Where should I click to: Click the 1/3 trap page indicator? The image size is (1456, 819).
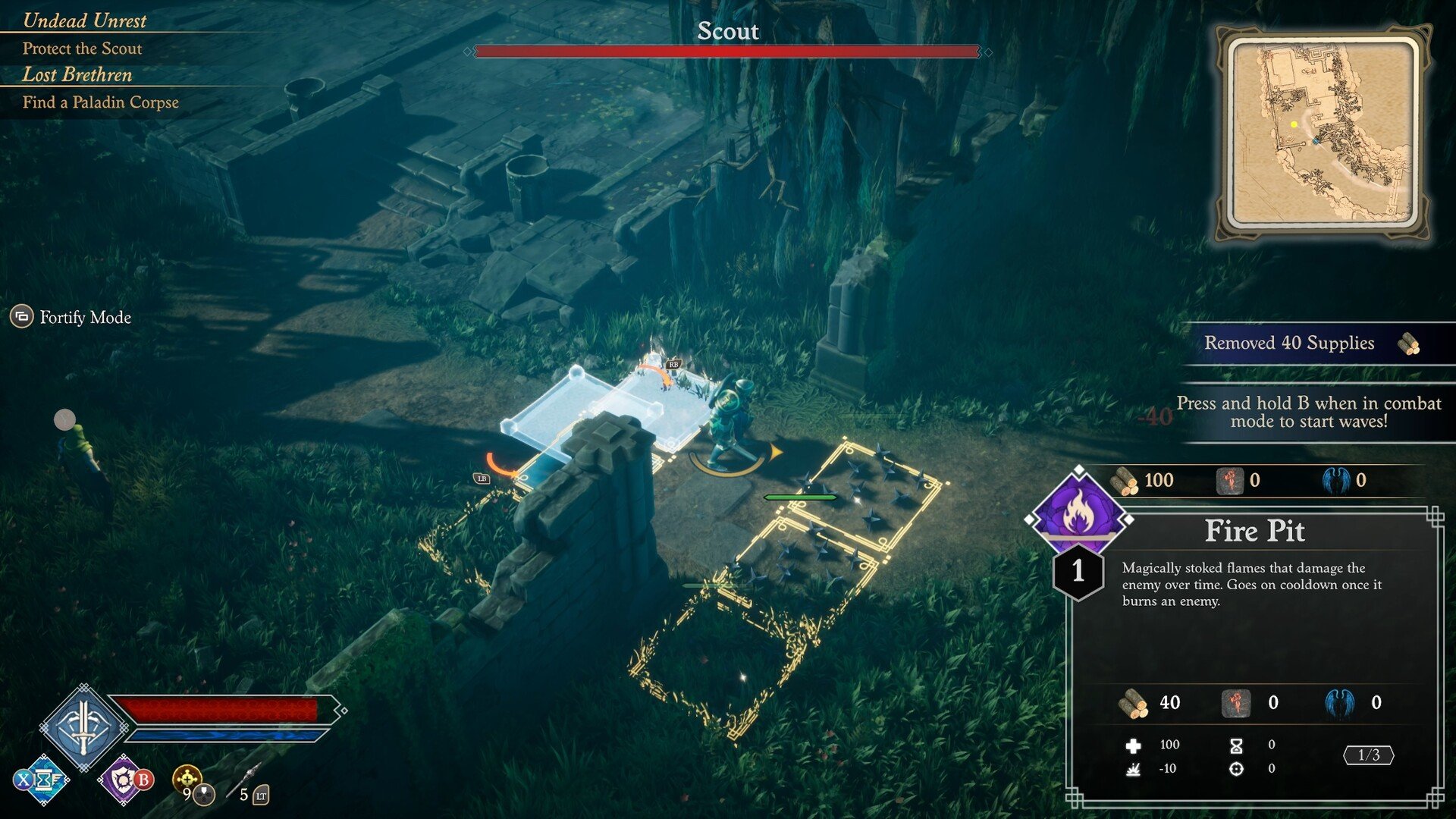pyautogui.click(x=1368, y=755)
